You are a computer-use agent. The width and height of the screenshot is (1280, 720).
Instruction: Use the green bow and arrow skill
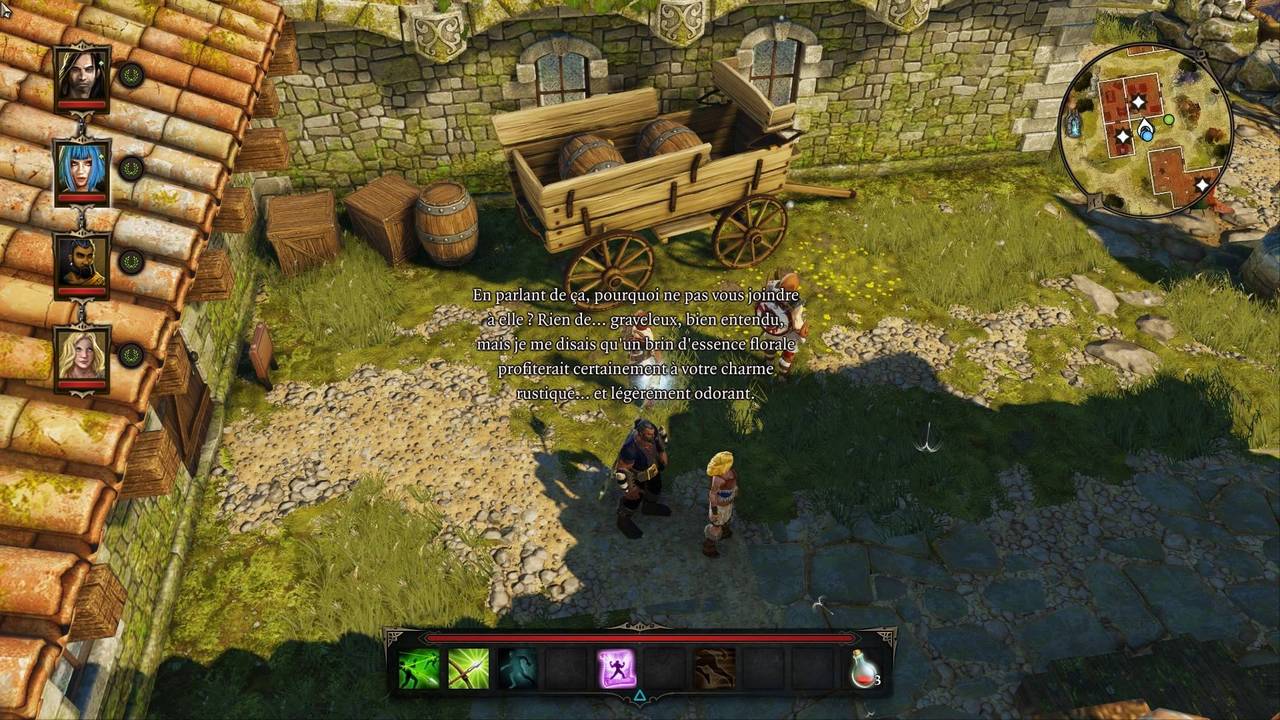pos(468,668)
